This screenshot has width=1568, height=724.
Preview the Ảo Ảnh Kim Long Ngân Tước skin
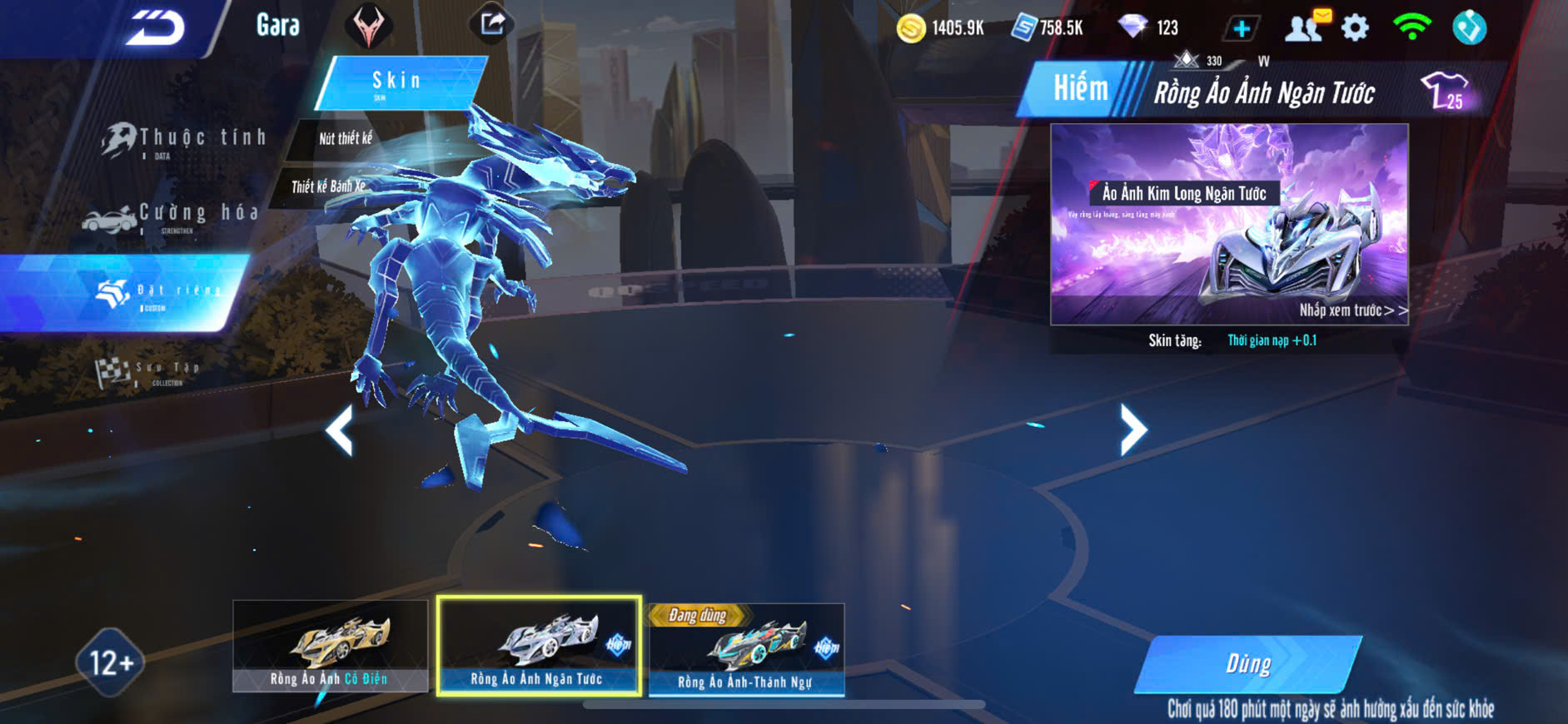tap(1229, 225)
